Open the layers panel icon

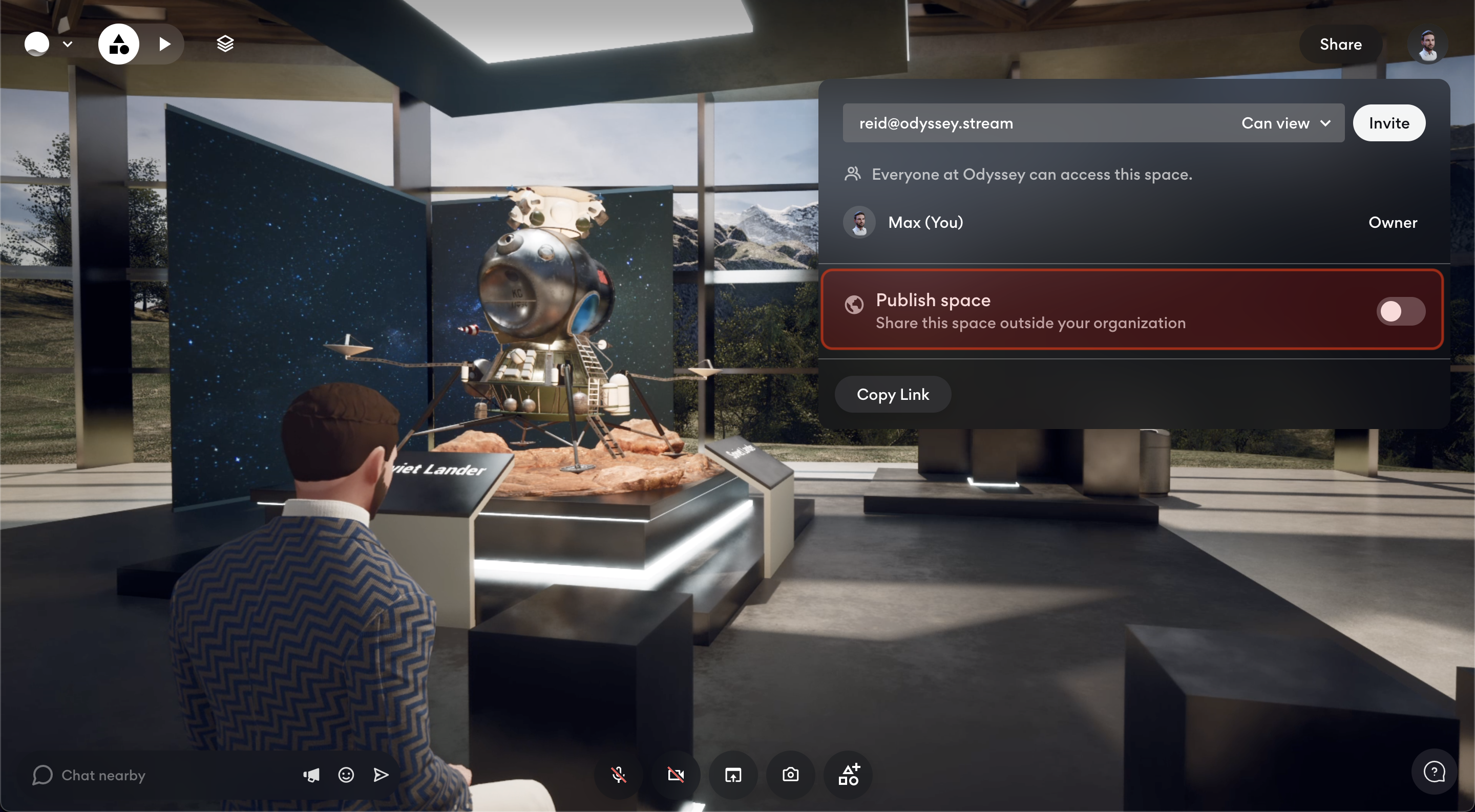point(225,44)
